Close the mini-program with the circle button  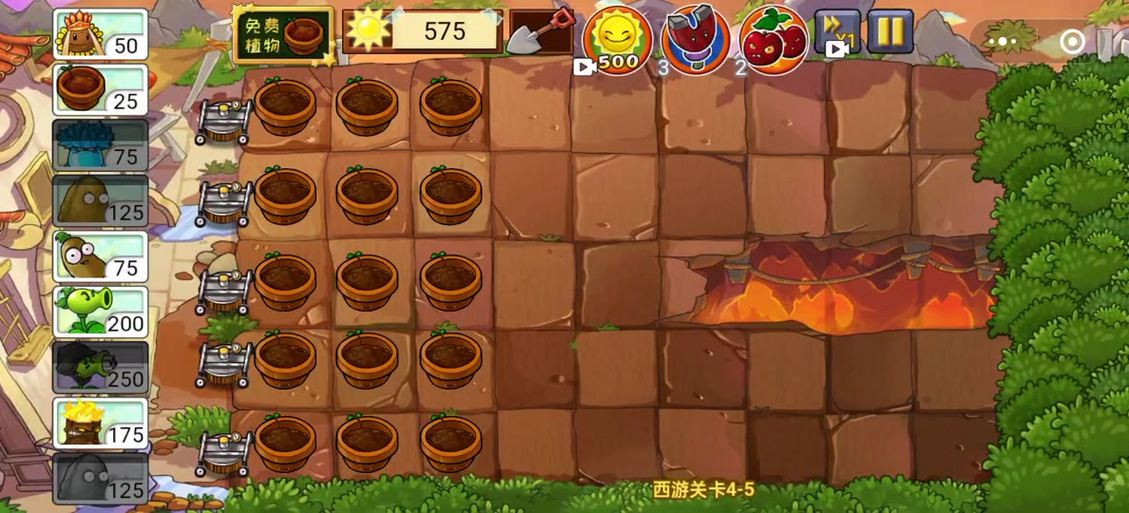coord(1072,42)
